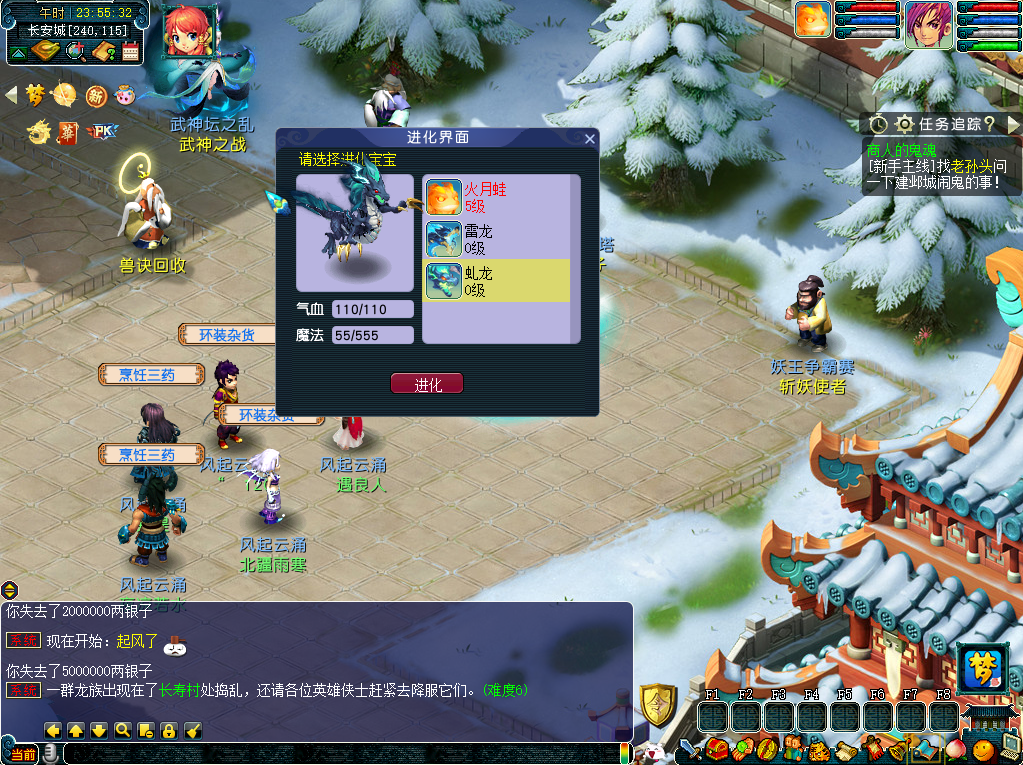Viewport: 1023px width, 765px height.
Task: Clear chat with the broom button
Action: pos(193,730)
